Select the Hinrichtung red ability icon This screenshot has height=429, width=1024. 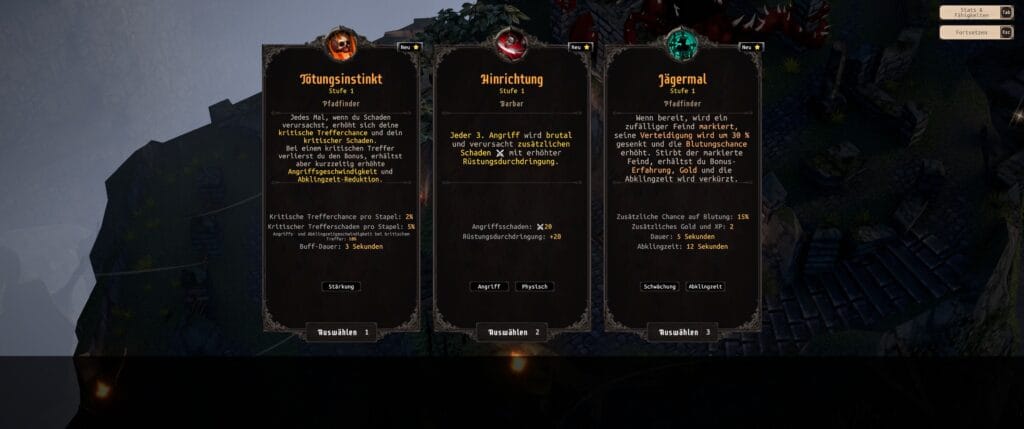(x=512, y=45)
